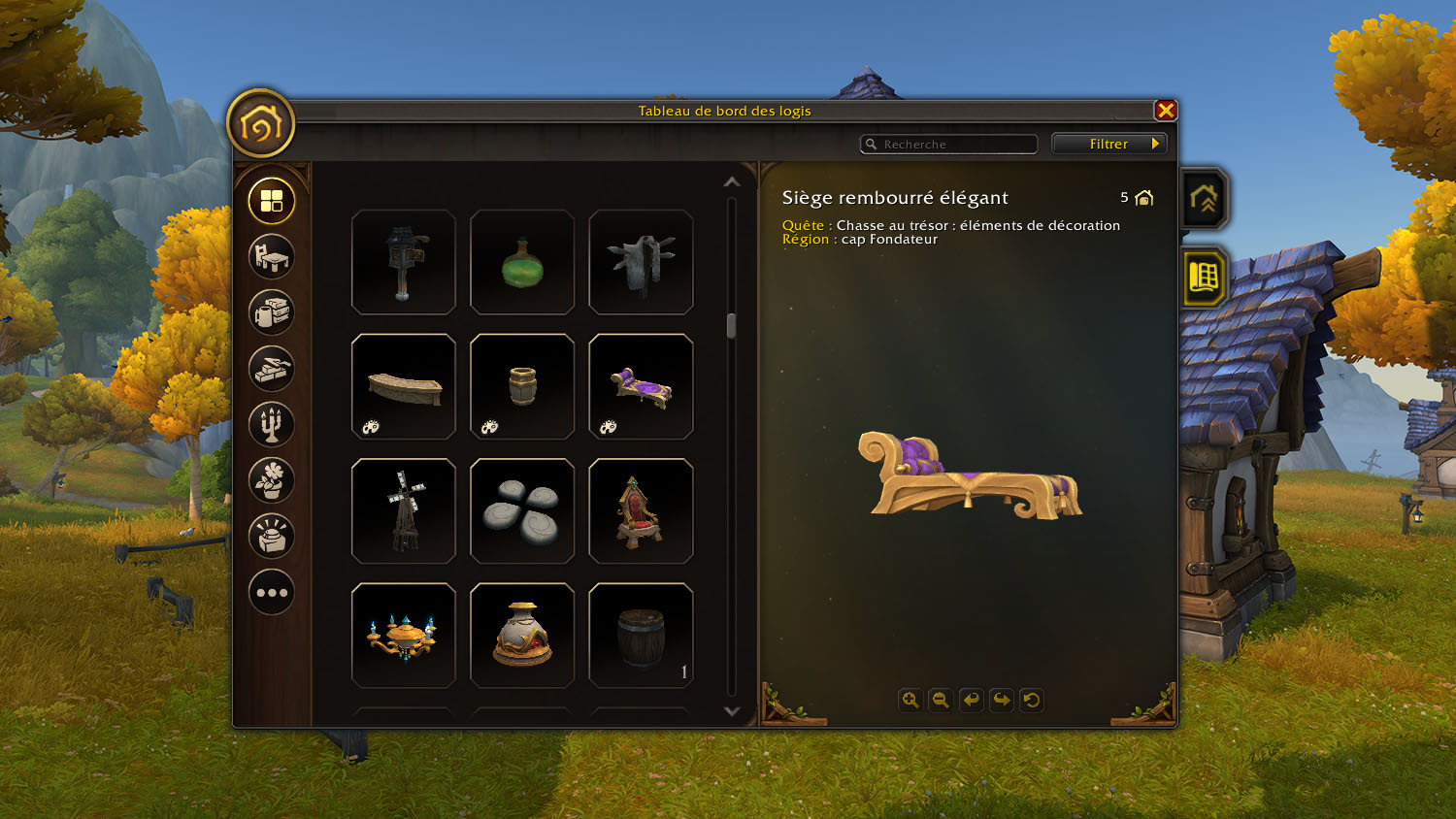Select the all-categories grid tab
Image resolution: width=1456 pixels, height=819 pixels.
click(272, 201)
